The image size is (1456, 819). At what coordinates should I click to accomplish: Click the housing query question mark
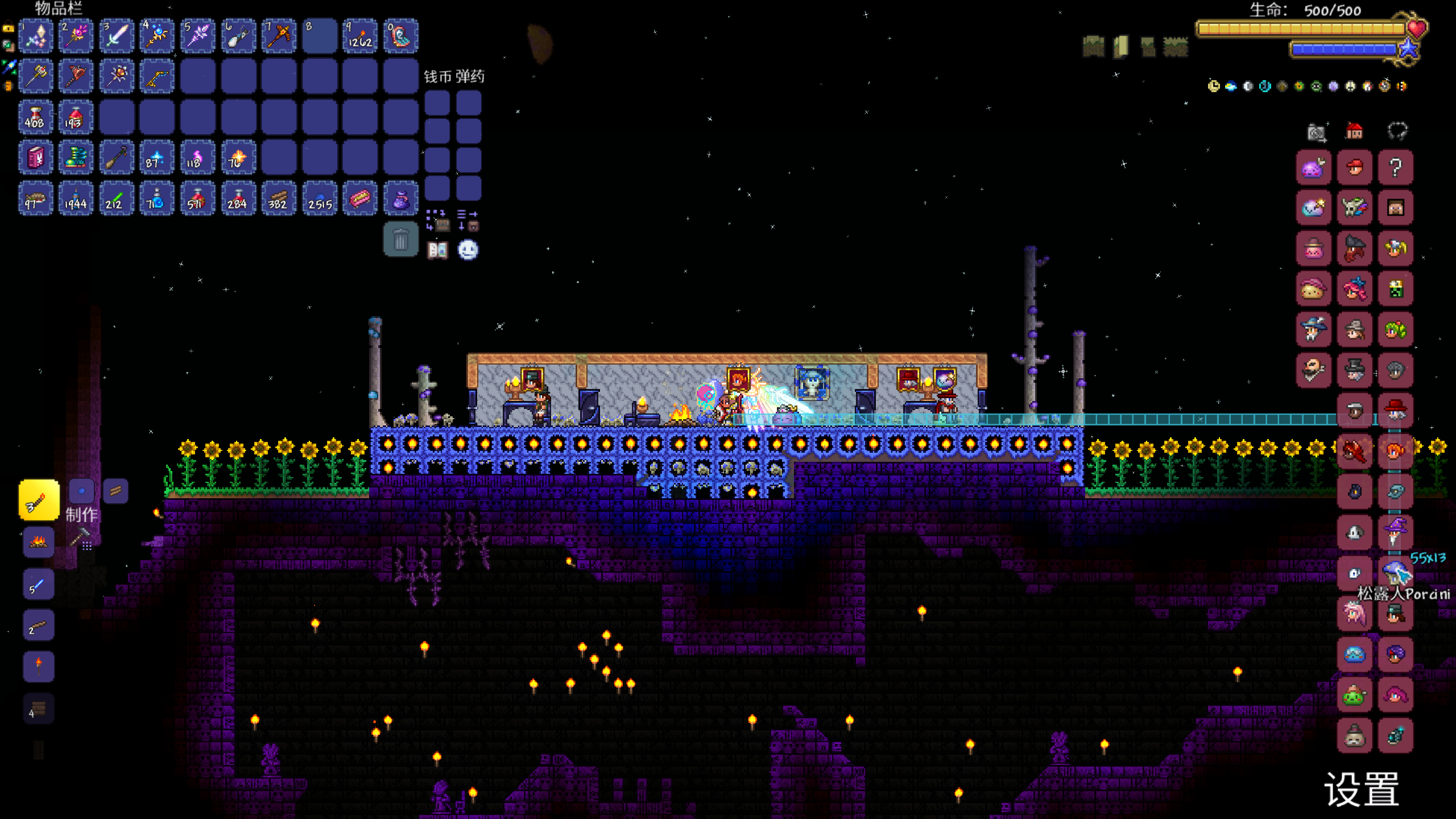1395,168
